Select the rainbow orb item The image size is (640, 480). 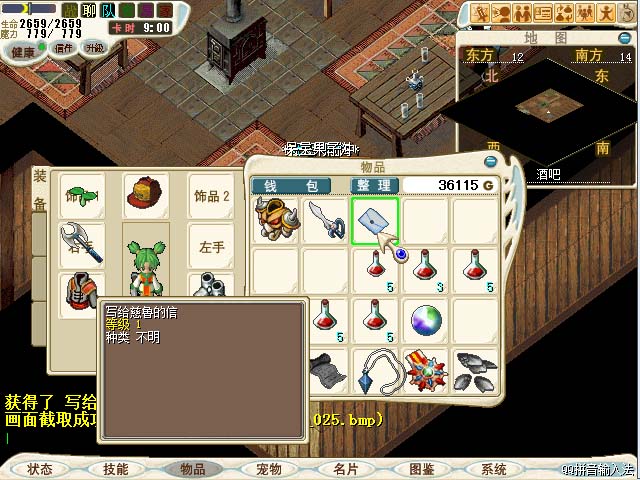tap(426, 320)
